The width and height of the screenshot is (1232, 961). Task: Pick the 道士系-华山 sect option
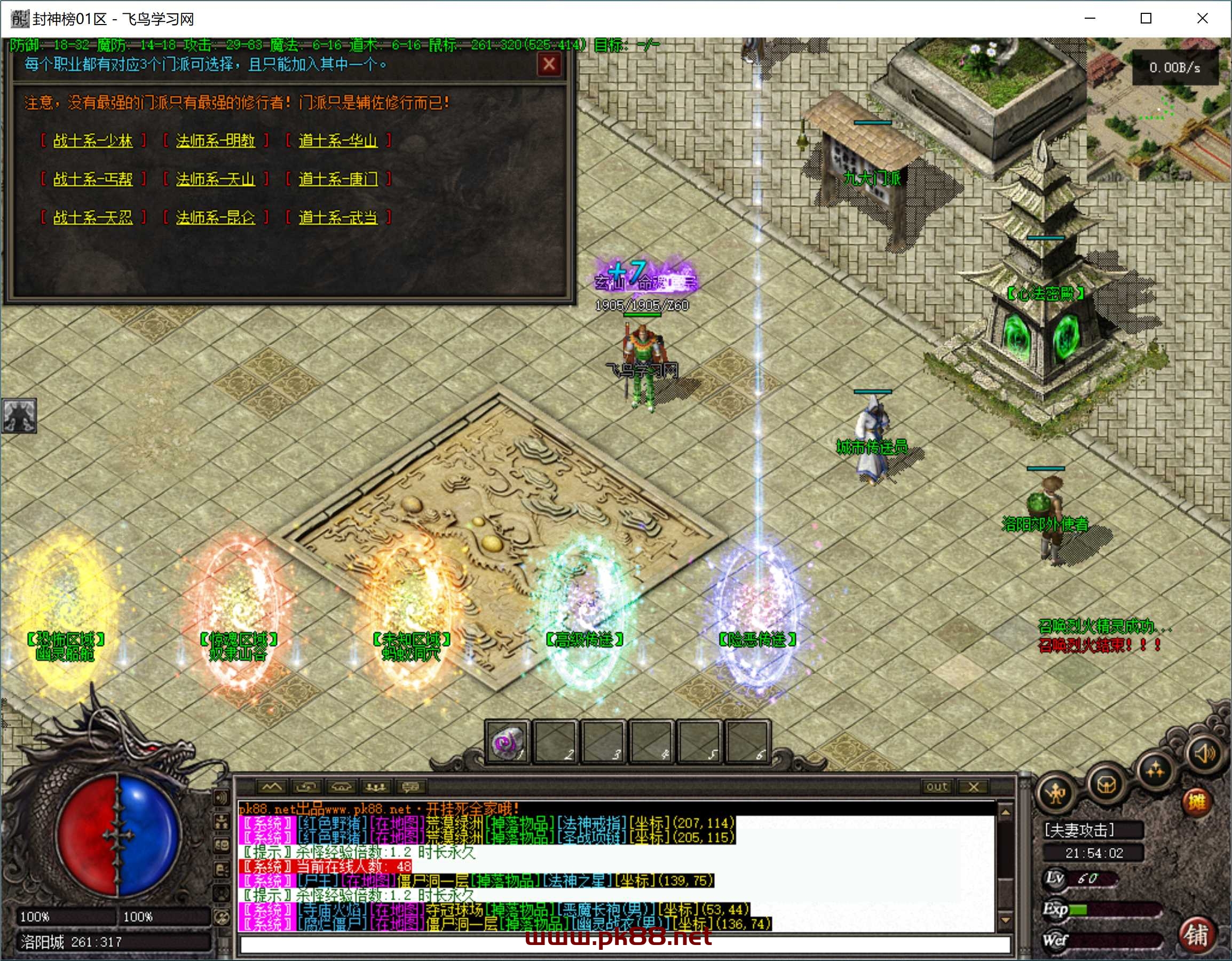coord(338,140)
